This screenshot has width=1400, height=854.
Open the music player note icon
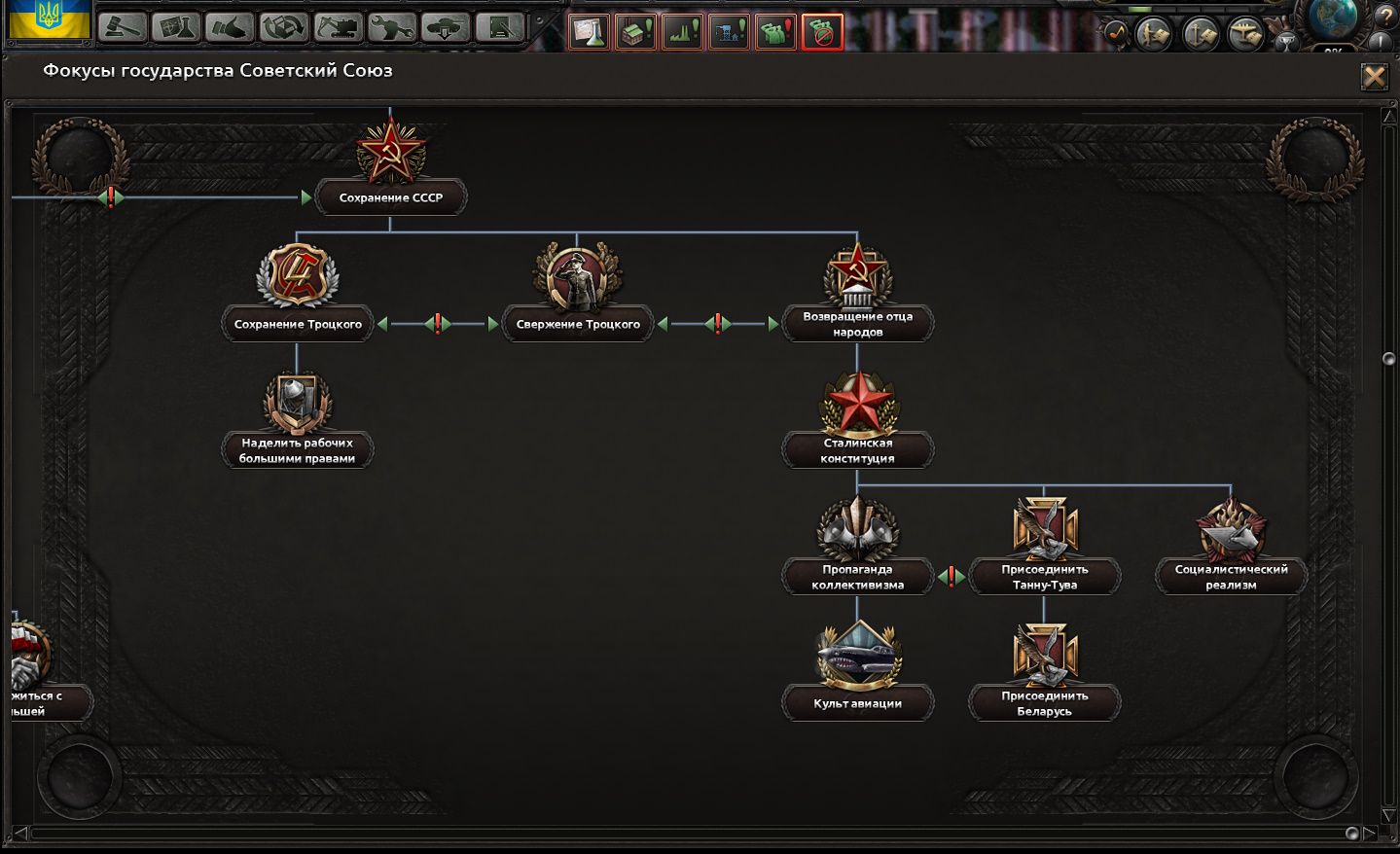(x=1117, y=32)
